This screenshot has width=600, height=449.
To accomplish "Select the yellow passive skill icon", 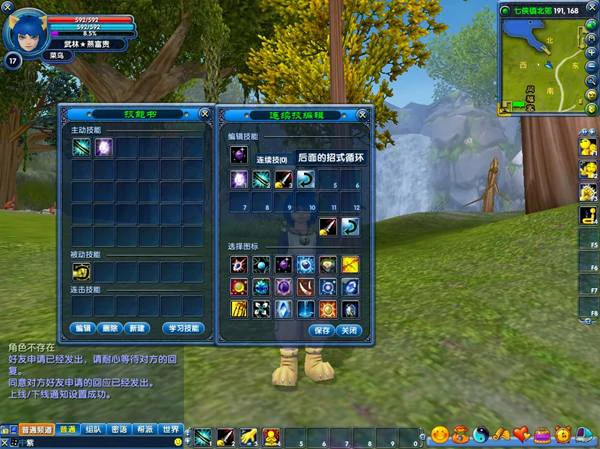I will 81,270.
